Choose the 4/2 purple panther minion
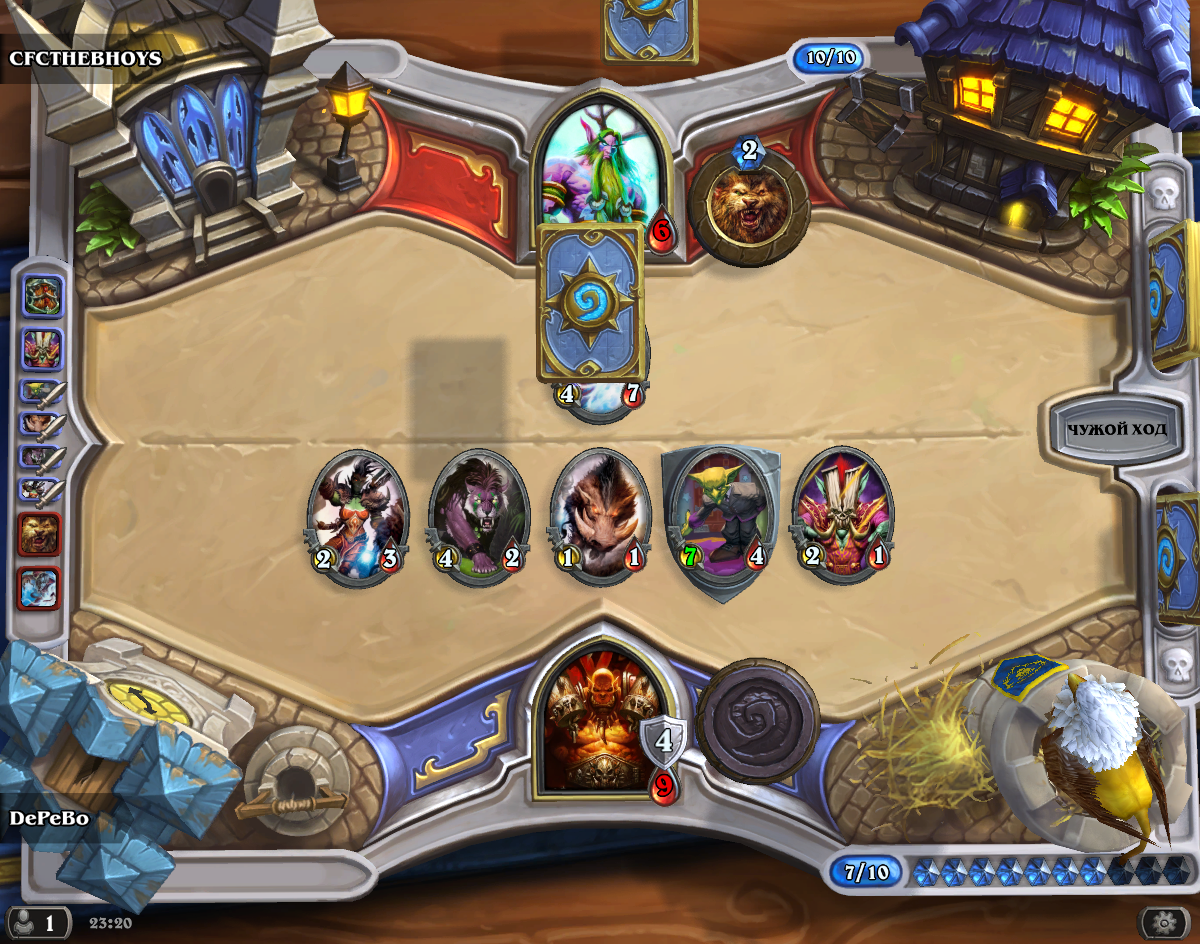The height and width of the screenshot is (944, 1200). click(x=479, y=515)
